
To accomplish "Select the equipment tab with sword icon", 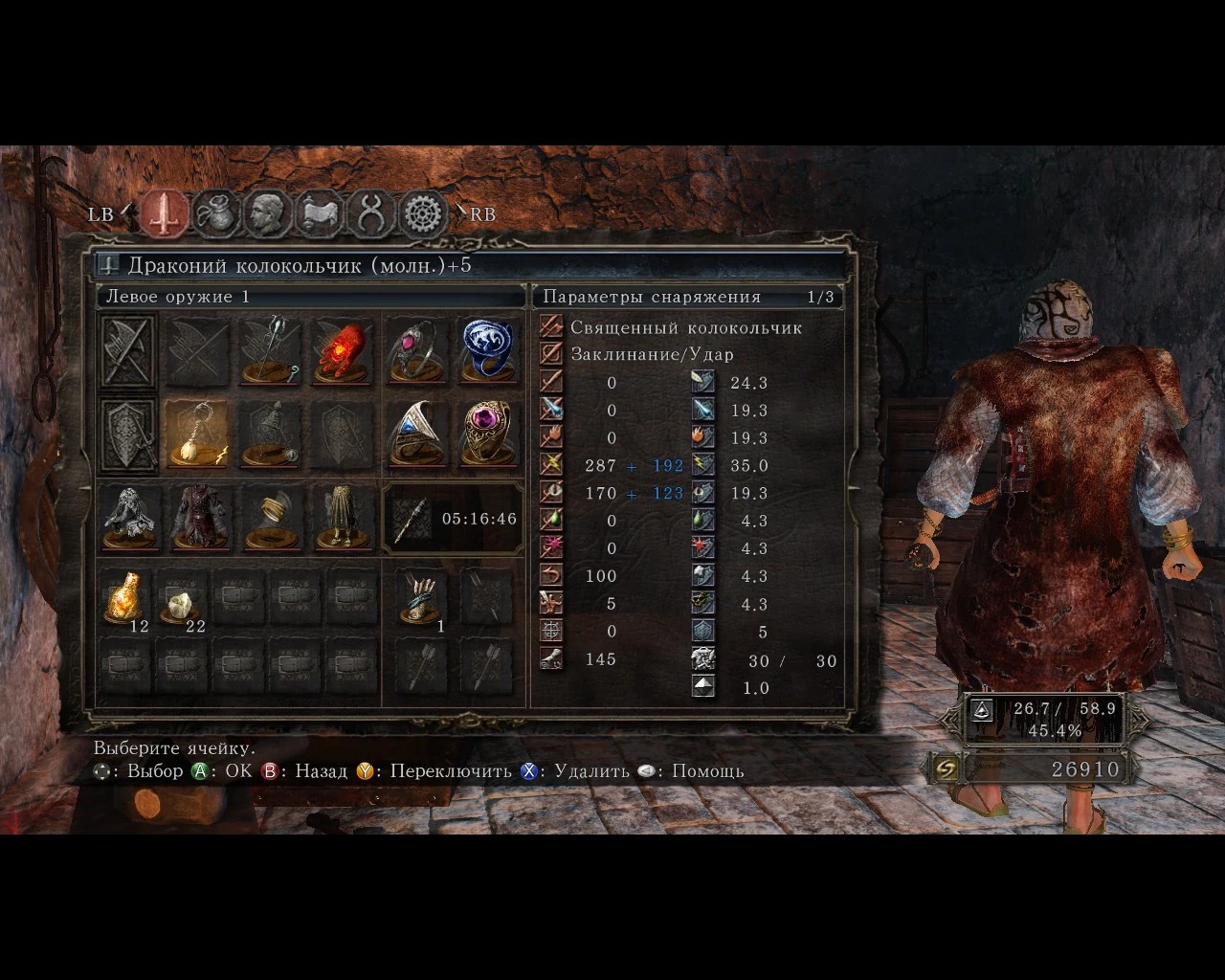I will point(166,213).
